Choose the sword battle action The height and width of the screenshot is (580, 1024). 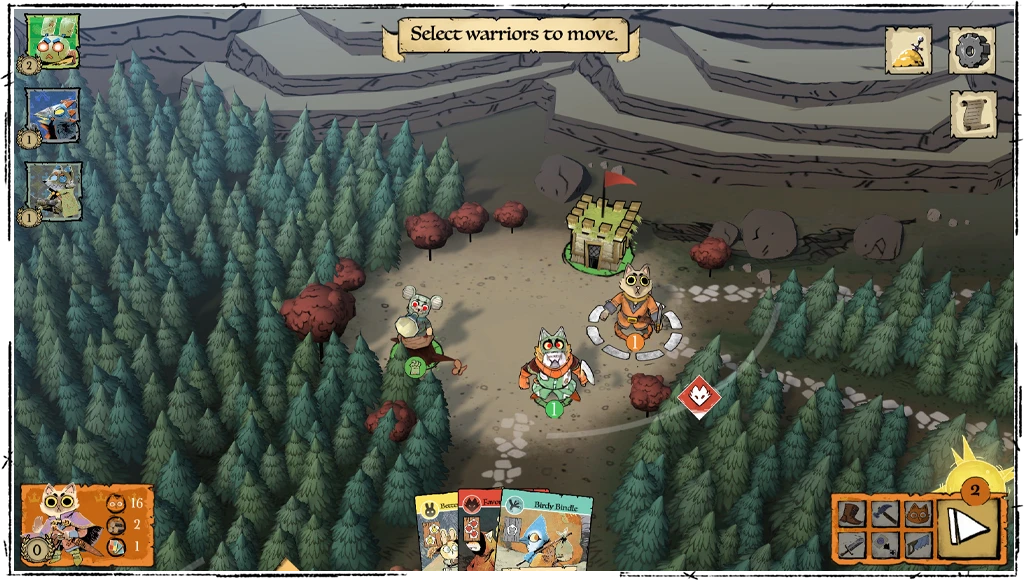851,545
